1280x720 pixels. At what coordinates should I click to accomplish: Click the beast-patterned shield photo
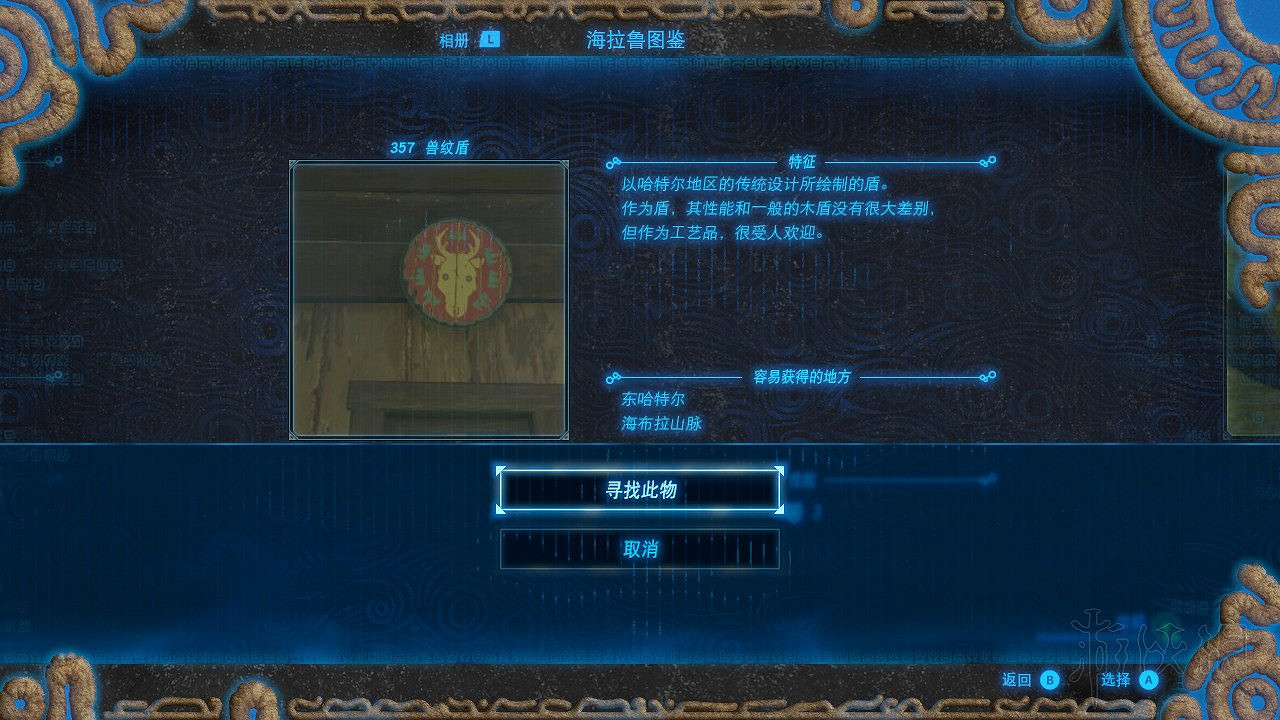click(427, 299)
